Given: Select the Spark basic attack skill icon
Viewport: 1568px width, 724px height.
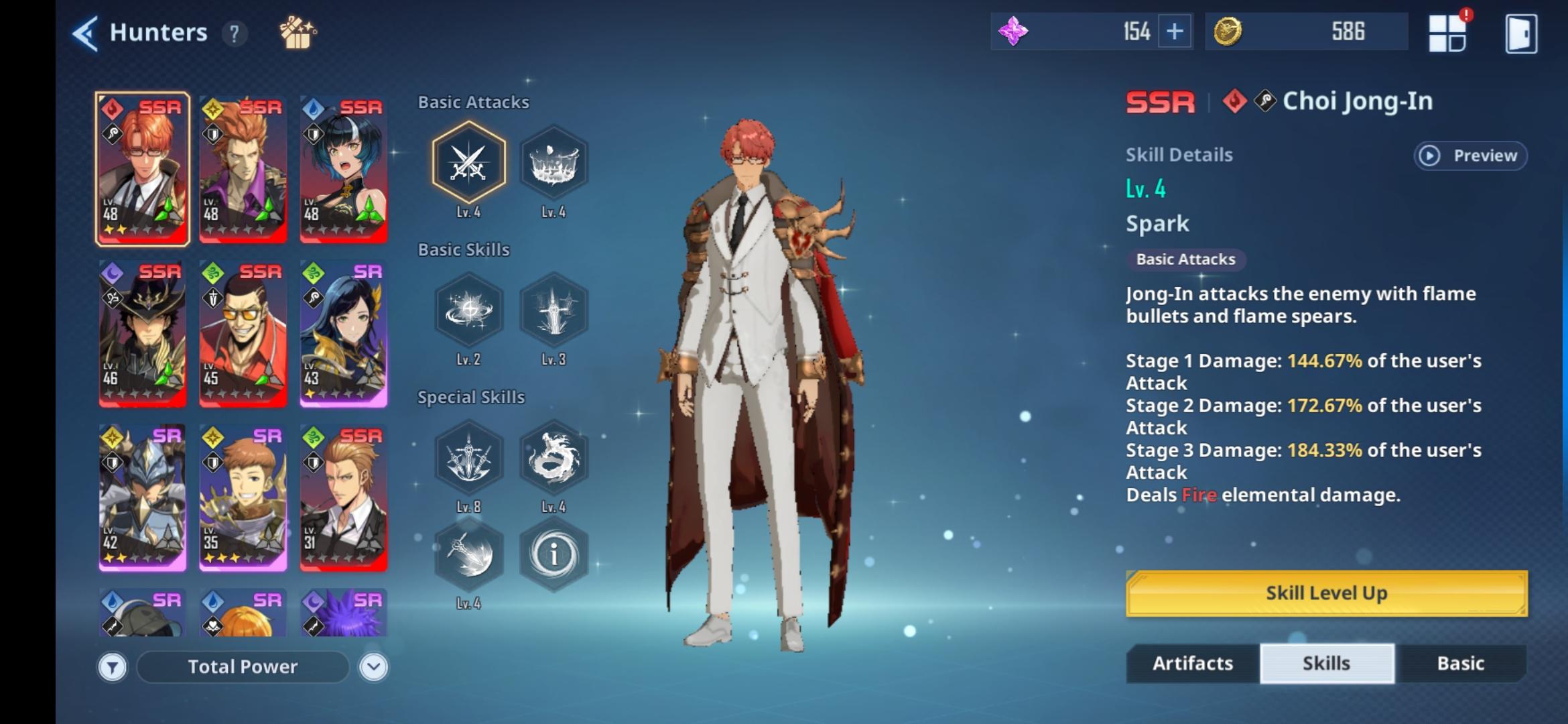Looking at the screenshot, I should coord(469,163).
